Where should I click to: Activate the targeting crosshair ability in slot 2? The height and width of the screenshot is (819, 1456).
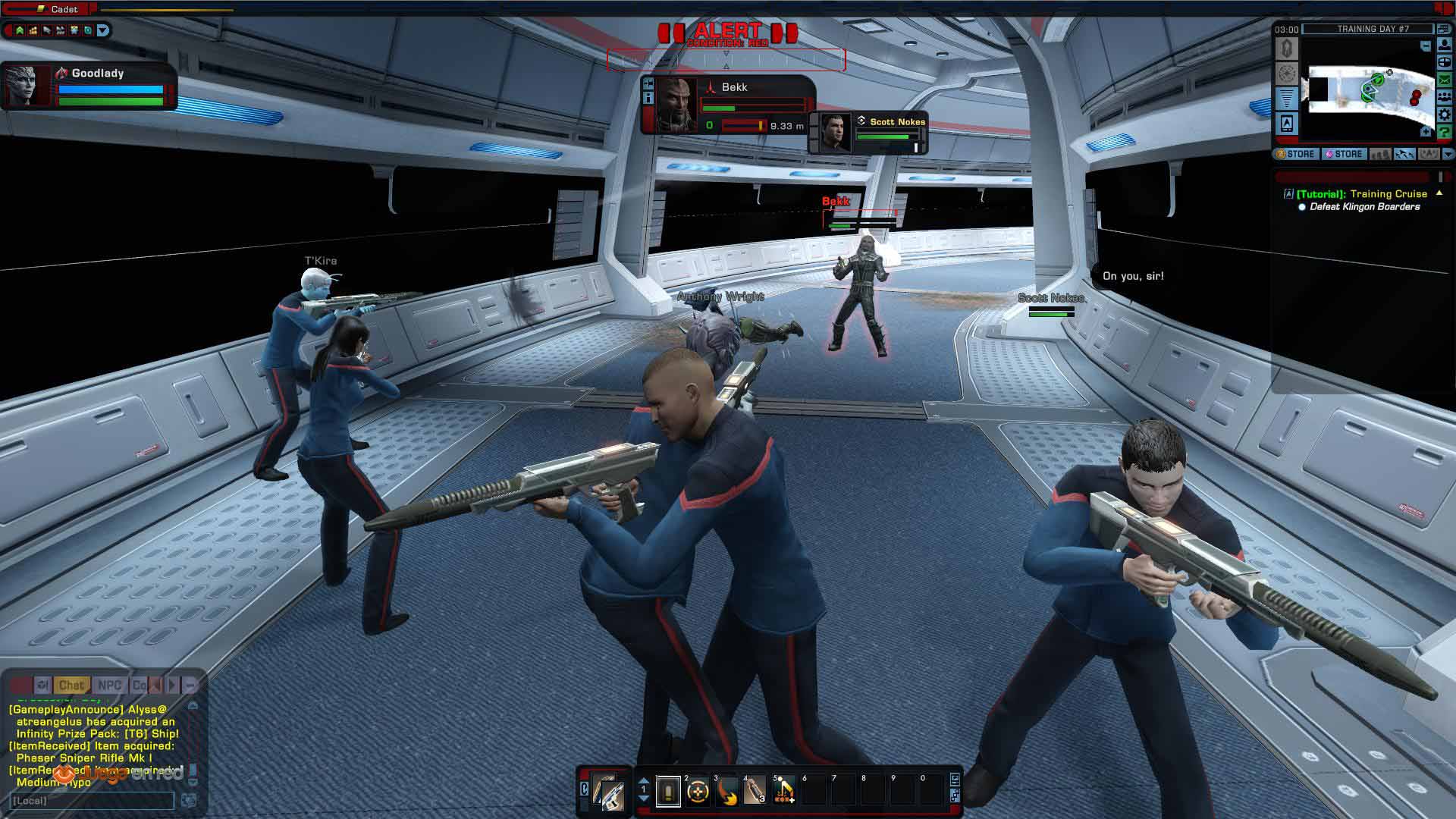(698, 792)
